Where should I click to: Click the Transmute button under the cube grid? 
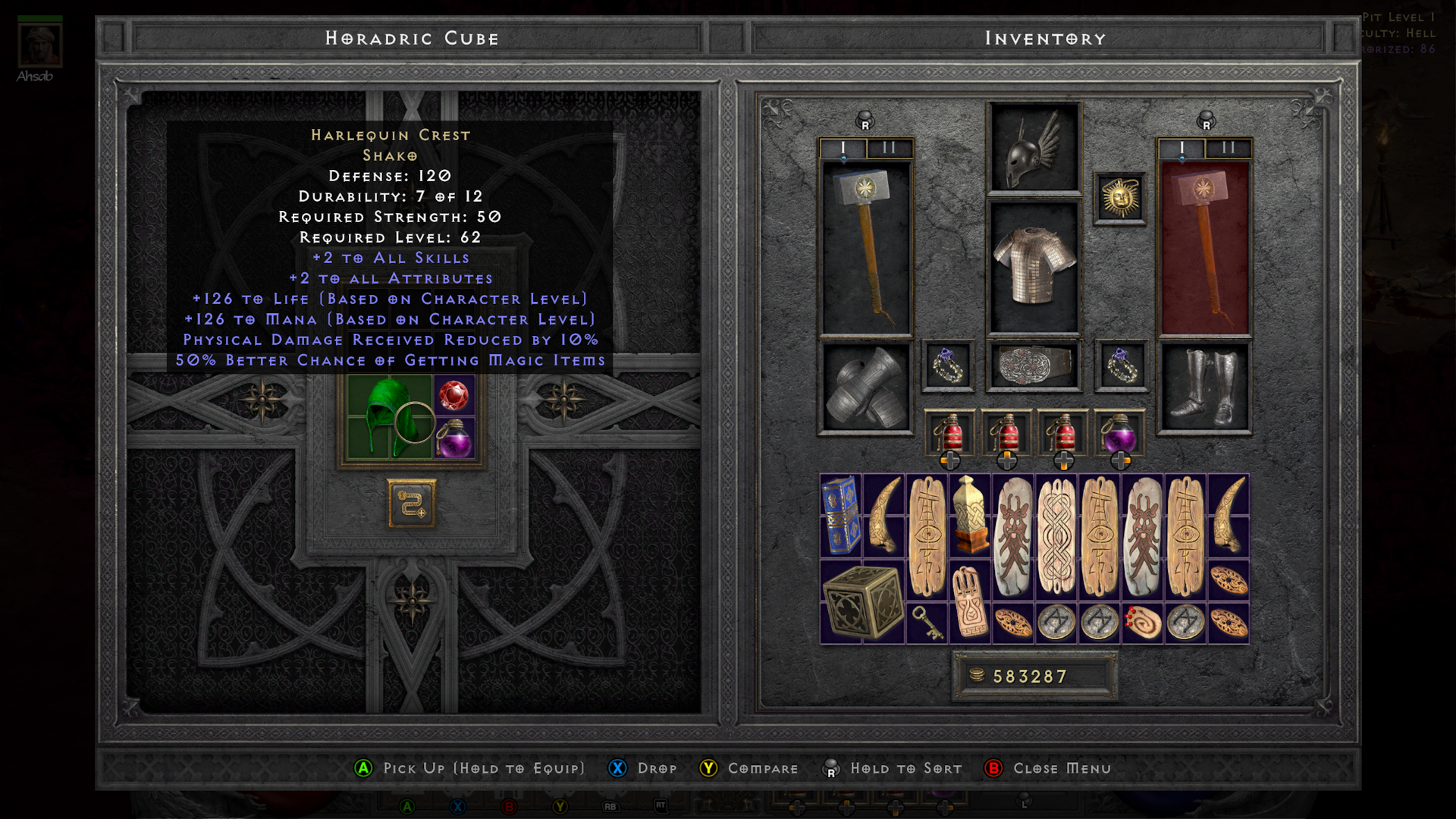412,504
